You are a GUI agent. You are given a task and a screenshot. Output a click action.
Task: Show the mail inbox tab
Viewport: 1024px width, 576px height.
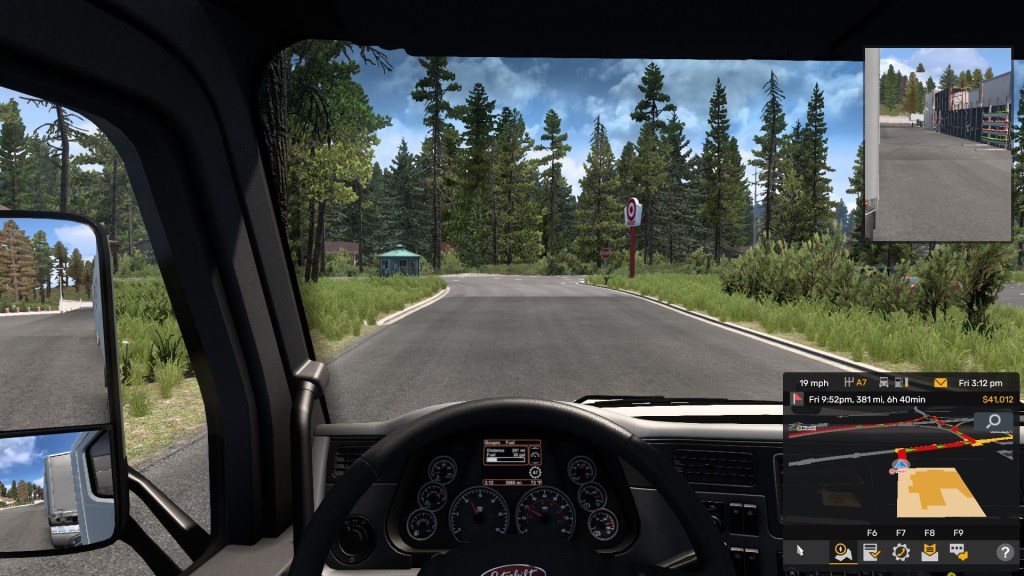point(929,551)
